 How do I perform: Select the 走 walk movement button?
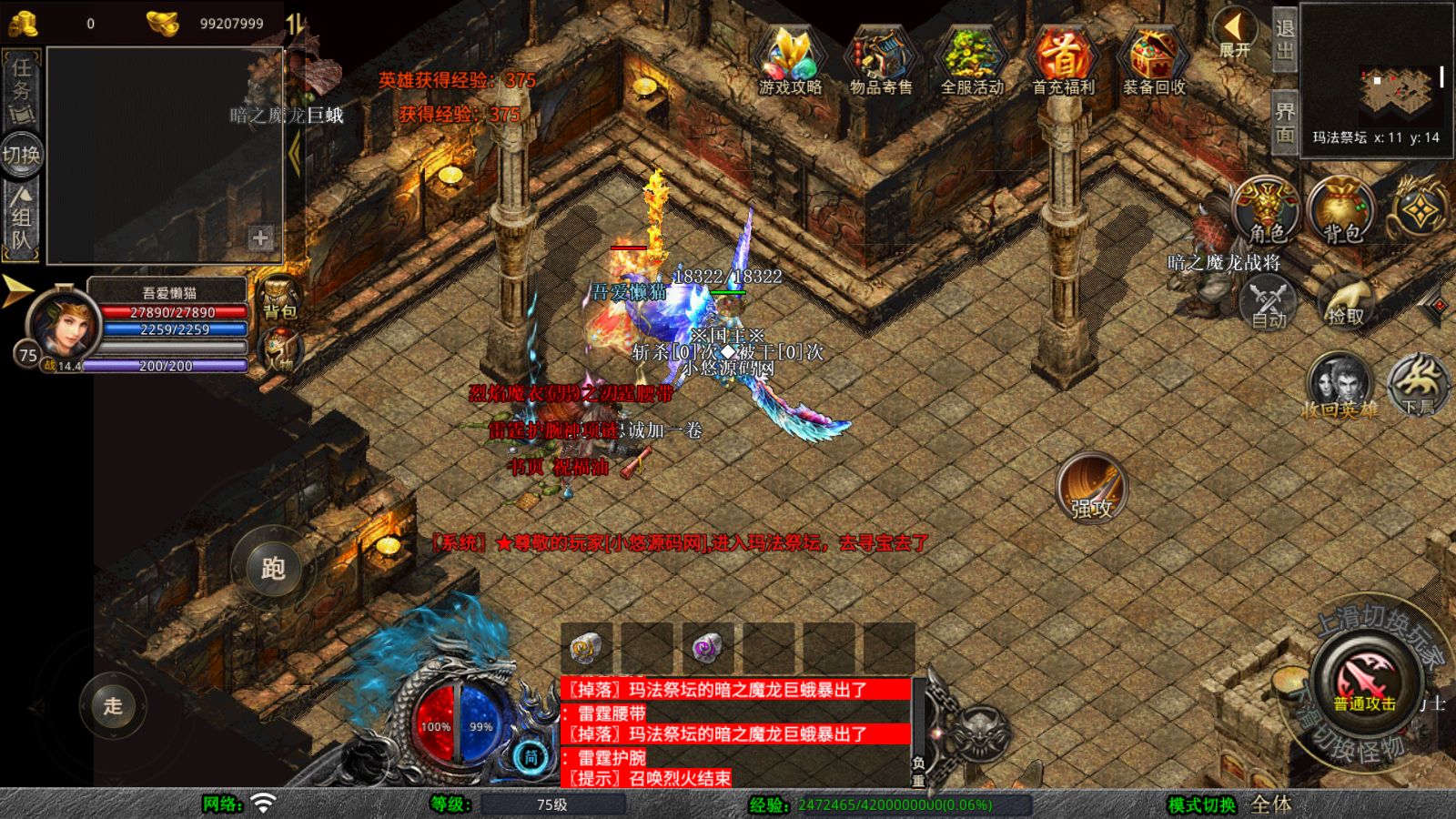pos(113,705)
